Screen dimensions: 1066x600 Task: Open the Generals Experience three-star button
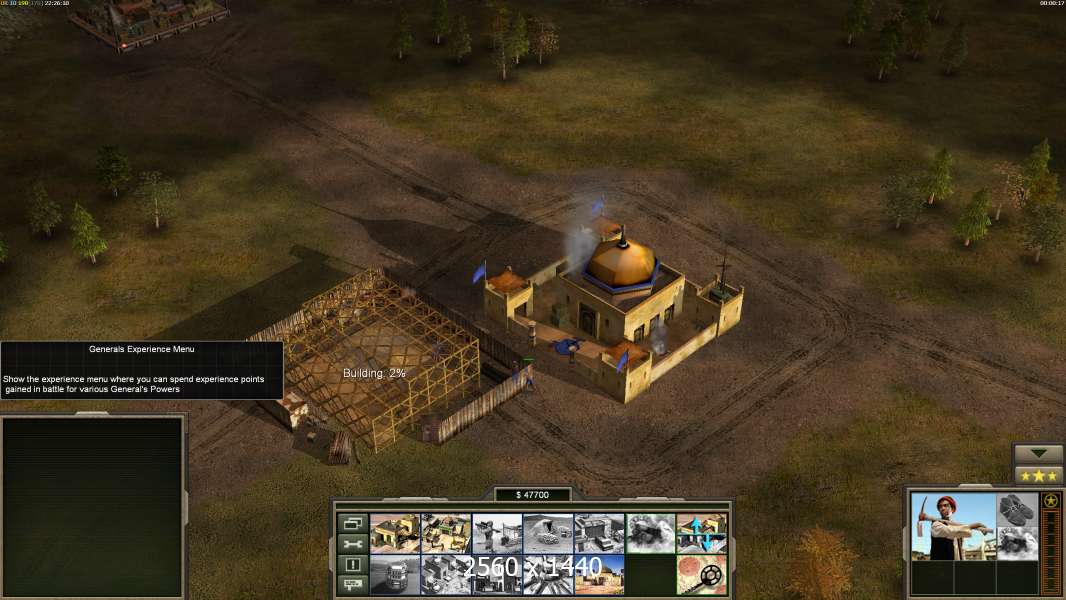click(1038, 475)
